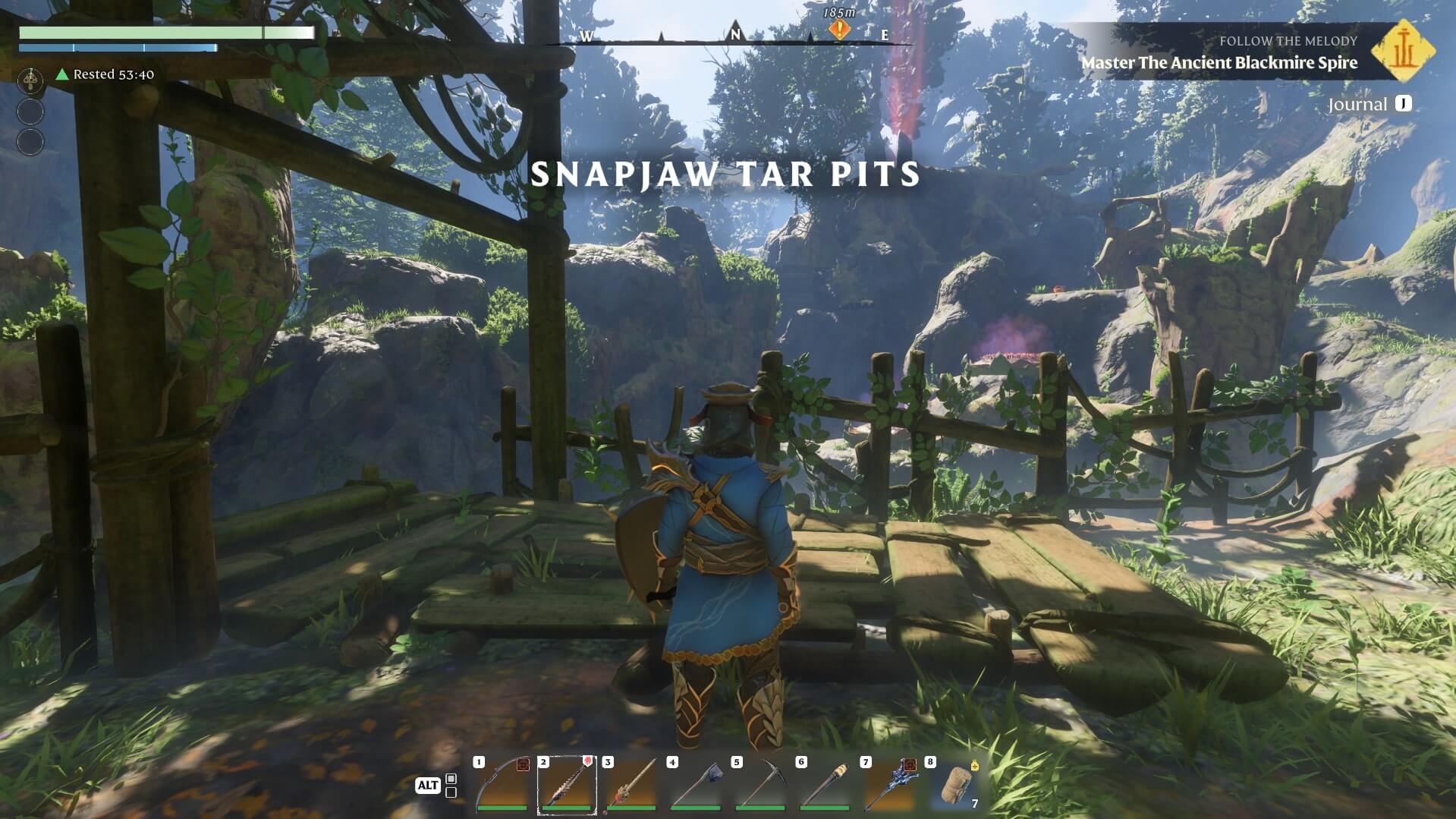
Task: Select the torch in hotbar slot 6
Action: (824, 785)
